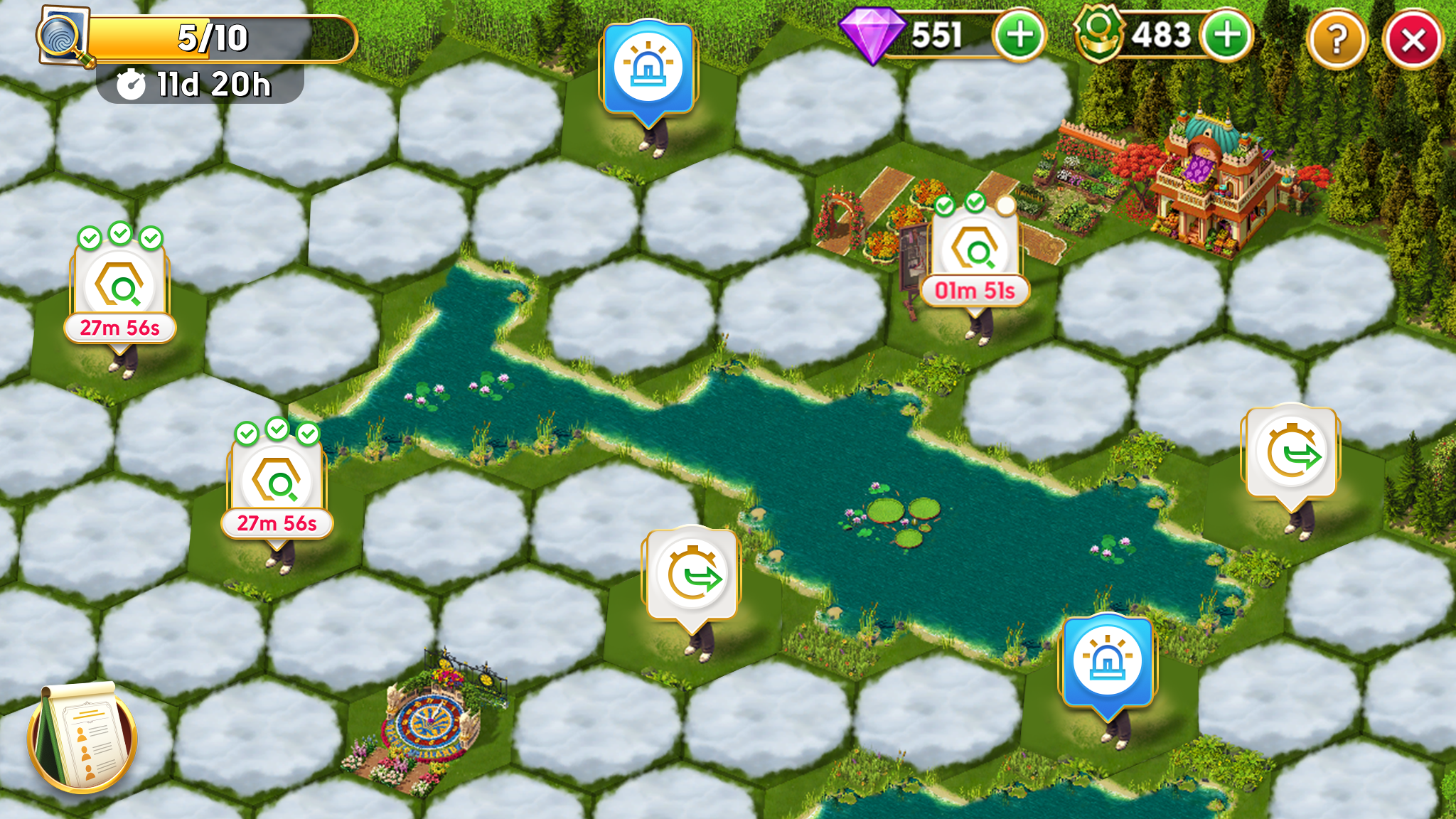Viewport: 1456px width, 819px height.
Task: Tap the fingerprint magnifier evidence icon
Action: (63, 36)
